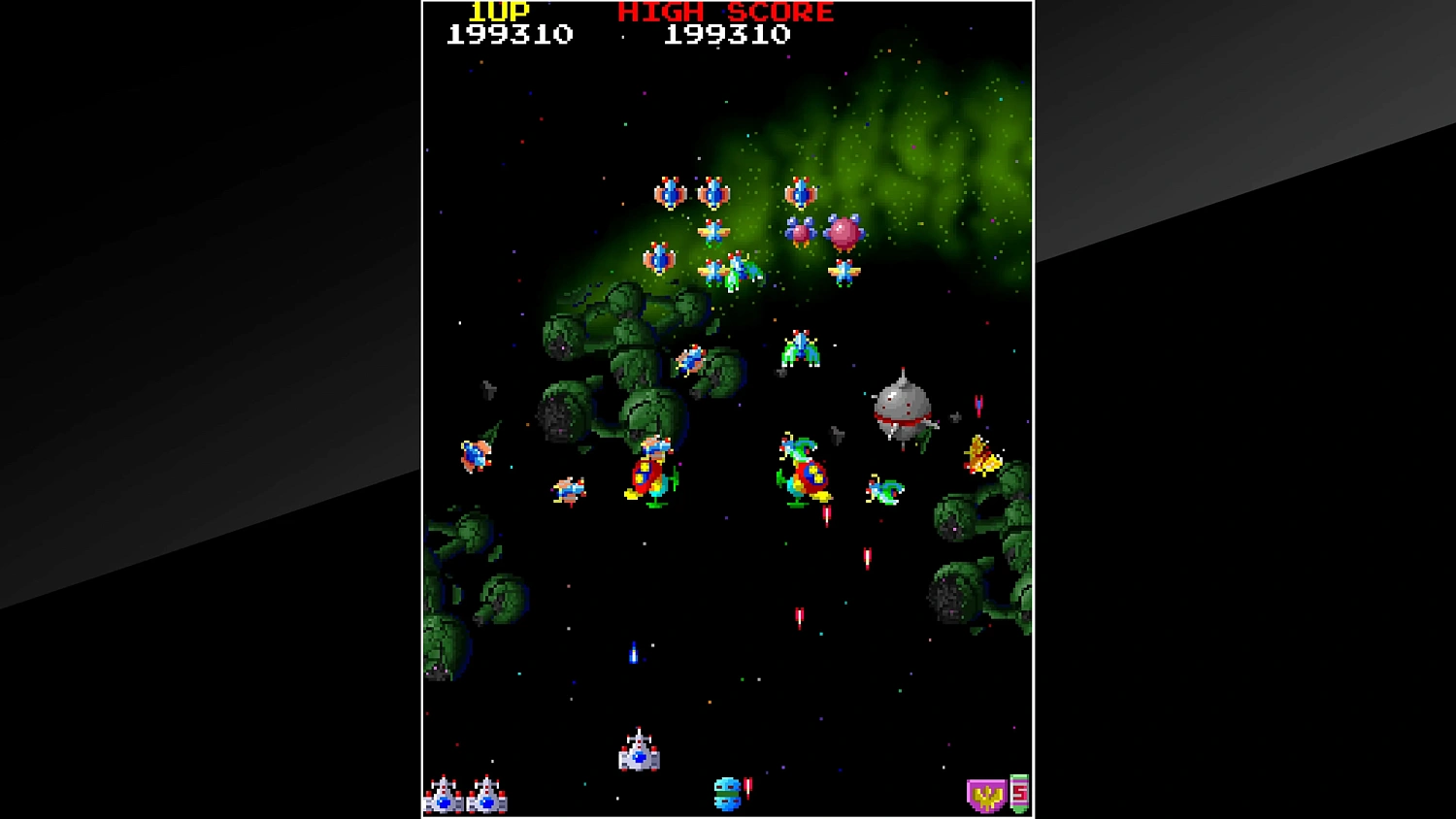Viewport: 1456px width, 819px height.
Task: Click the yellow 1UP label
Action: tap(498, 12)
